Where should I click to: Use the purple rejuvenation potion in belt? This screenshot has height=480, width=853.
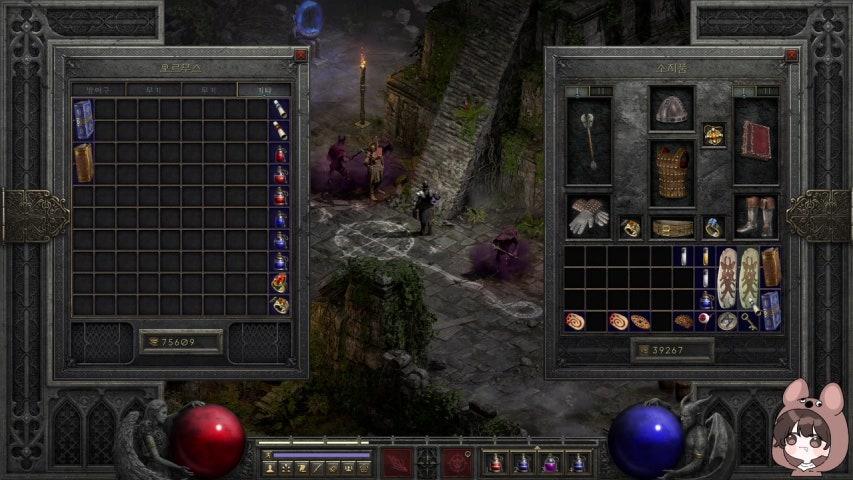(x=549, y=463)
